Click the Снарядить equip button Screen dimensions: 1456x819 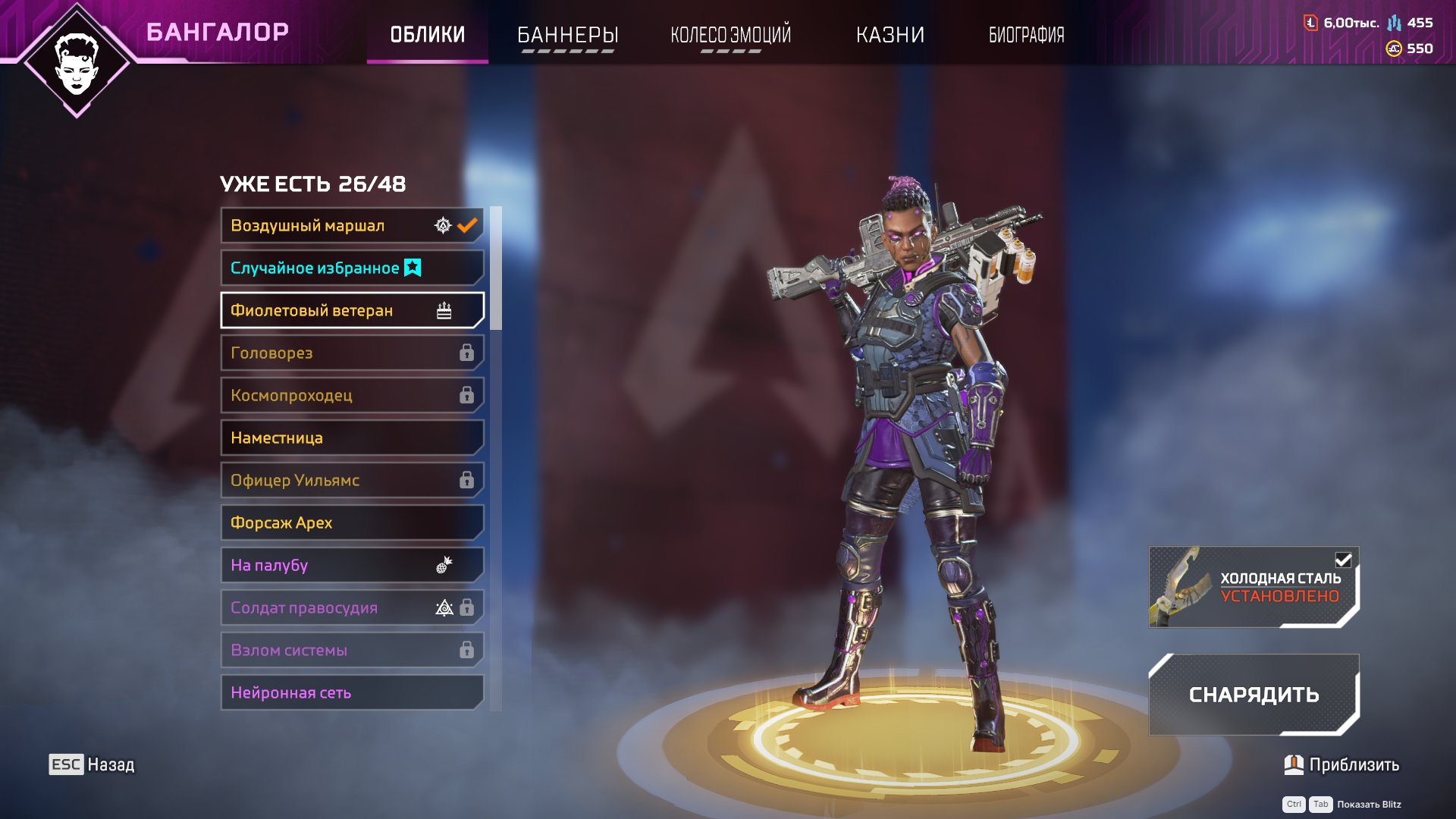pos(1254,695)
